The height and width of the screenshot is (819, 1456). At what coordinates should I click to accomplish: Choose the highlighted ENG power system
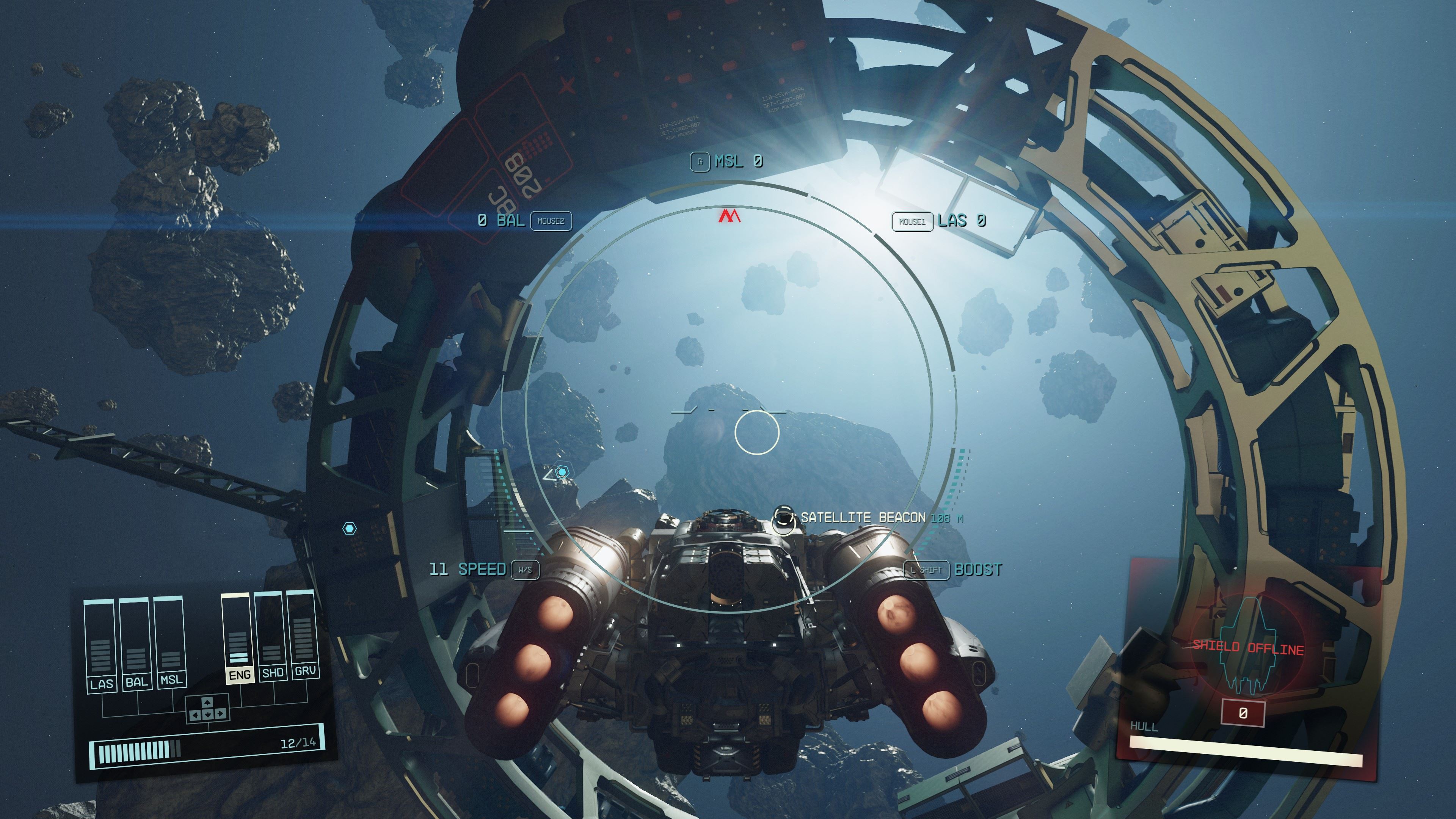click(x=238, y=639)
